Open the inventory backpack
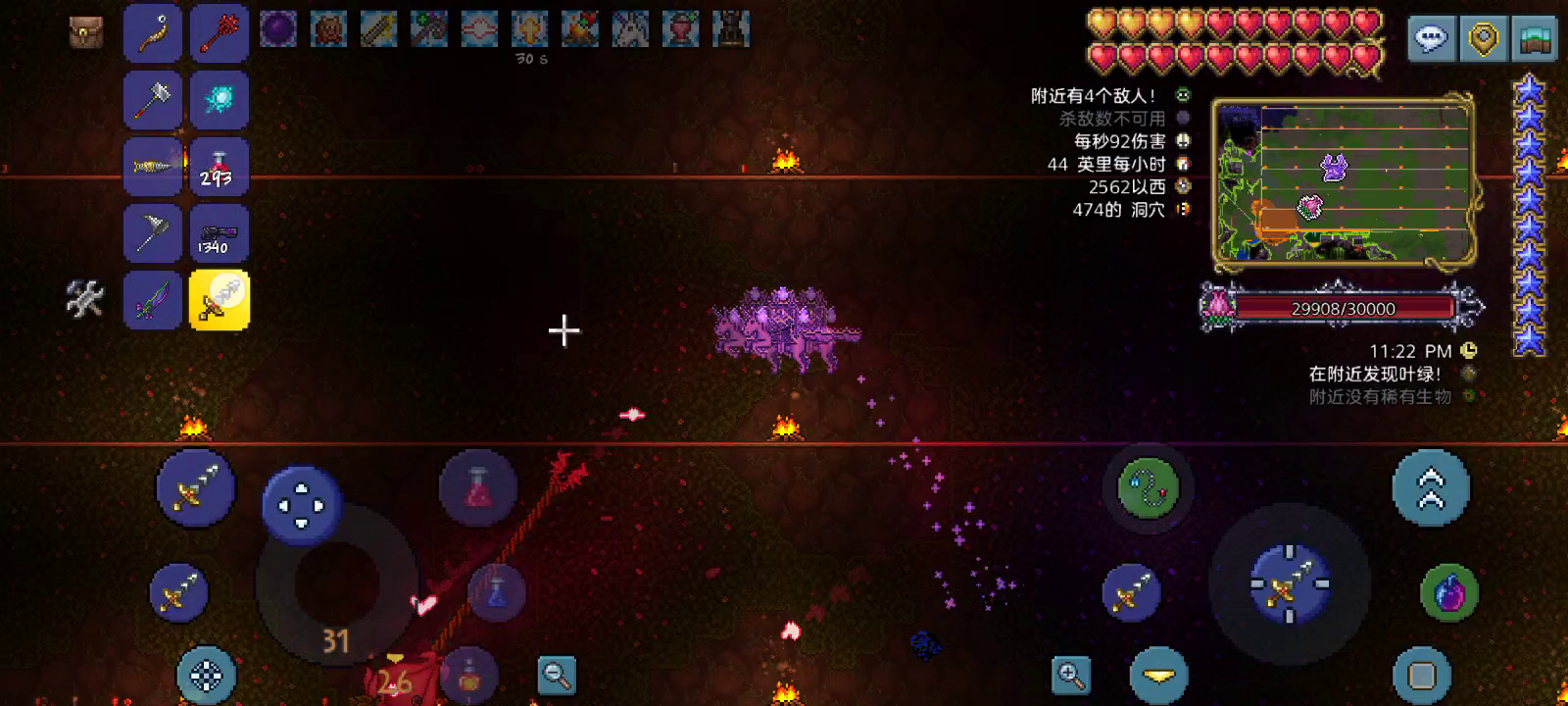Viewport: 1568px width, 706px height. [x=86, y=32]
